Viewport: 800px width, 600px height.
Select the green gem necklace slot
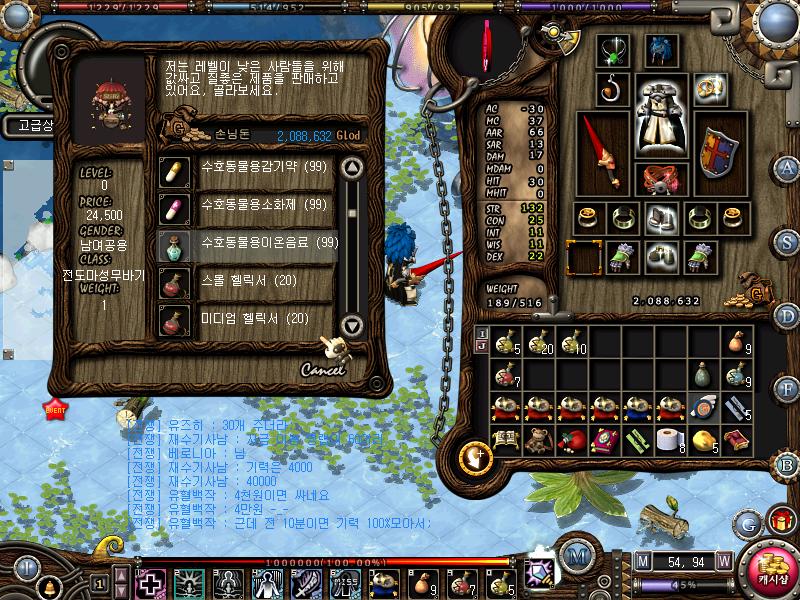(x=611, y=51)
